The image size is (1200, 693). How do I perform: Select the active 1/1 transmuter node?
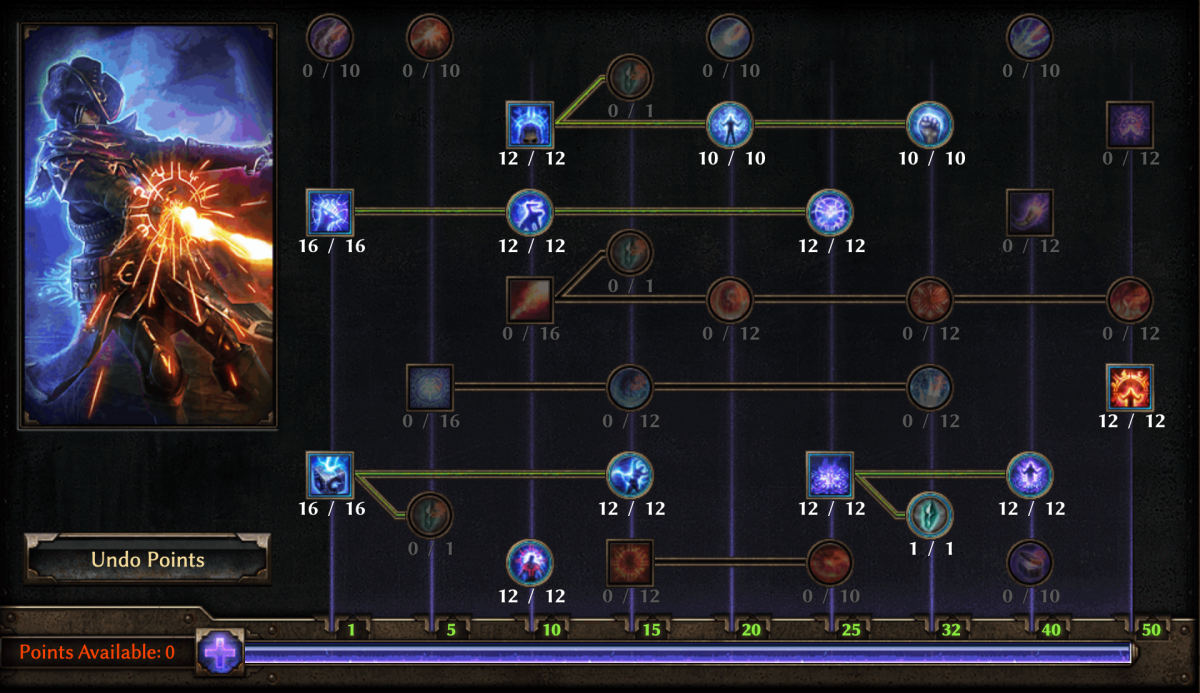click(x=930, y=515)
